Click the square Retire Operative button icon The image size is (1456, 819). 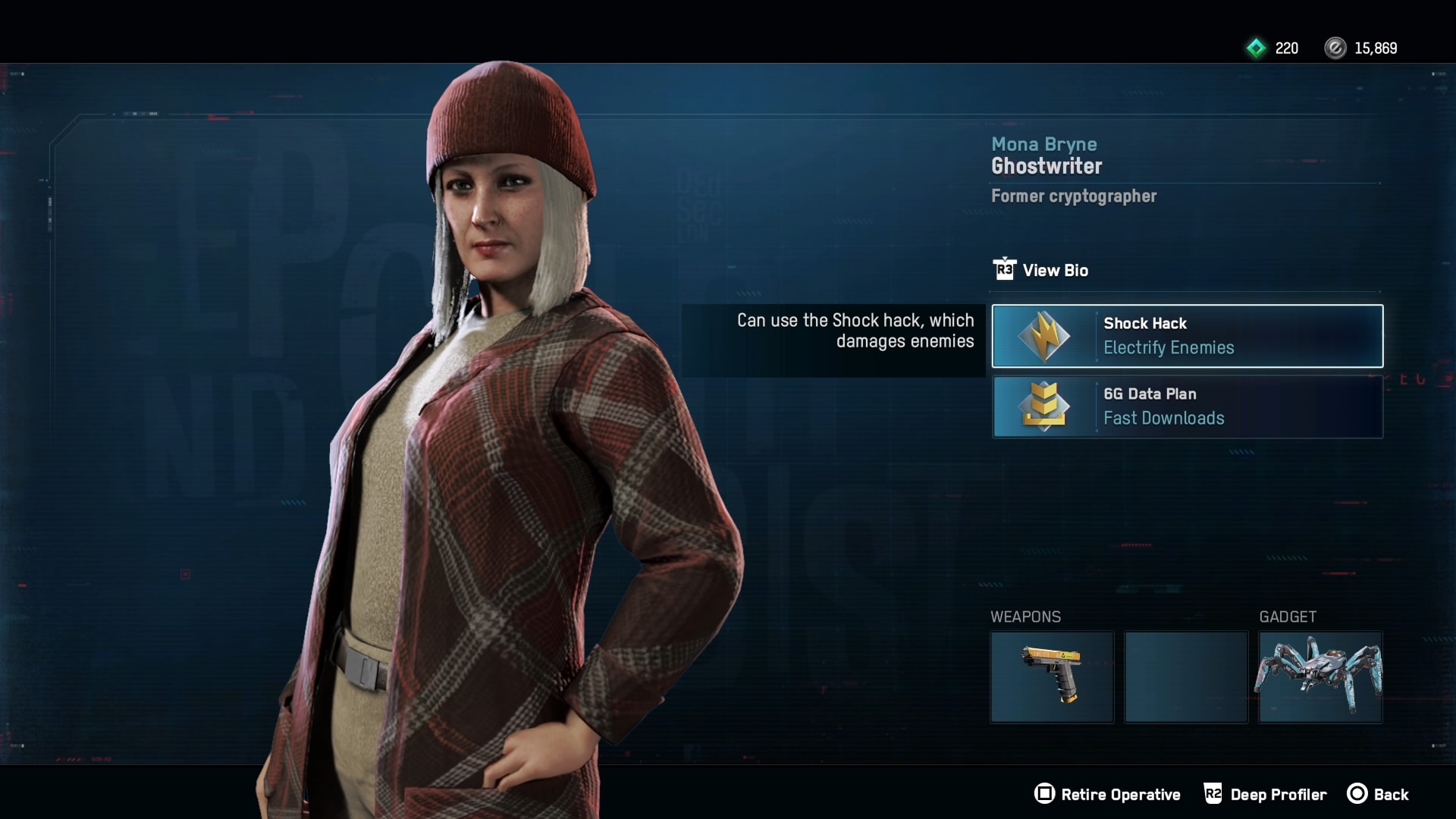(x=1045, y=794)
